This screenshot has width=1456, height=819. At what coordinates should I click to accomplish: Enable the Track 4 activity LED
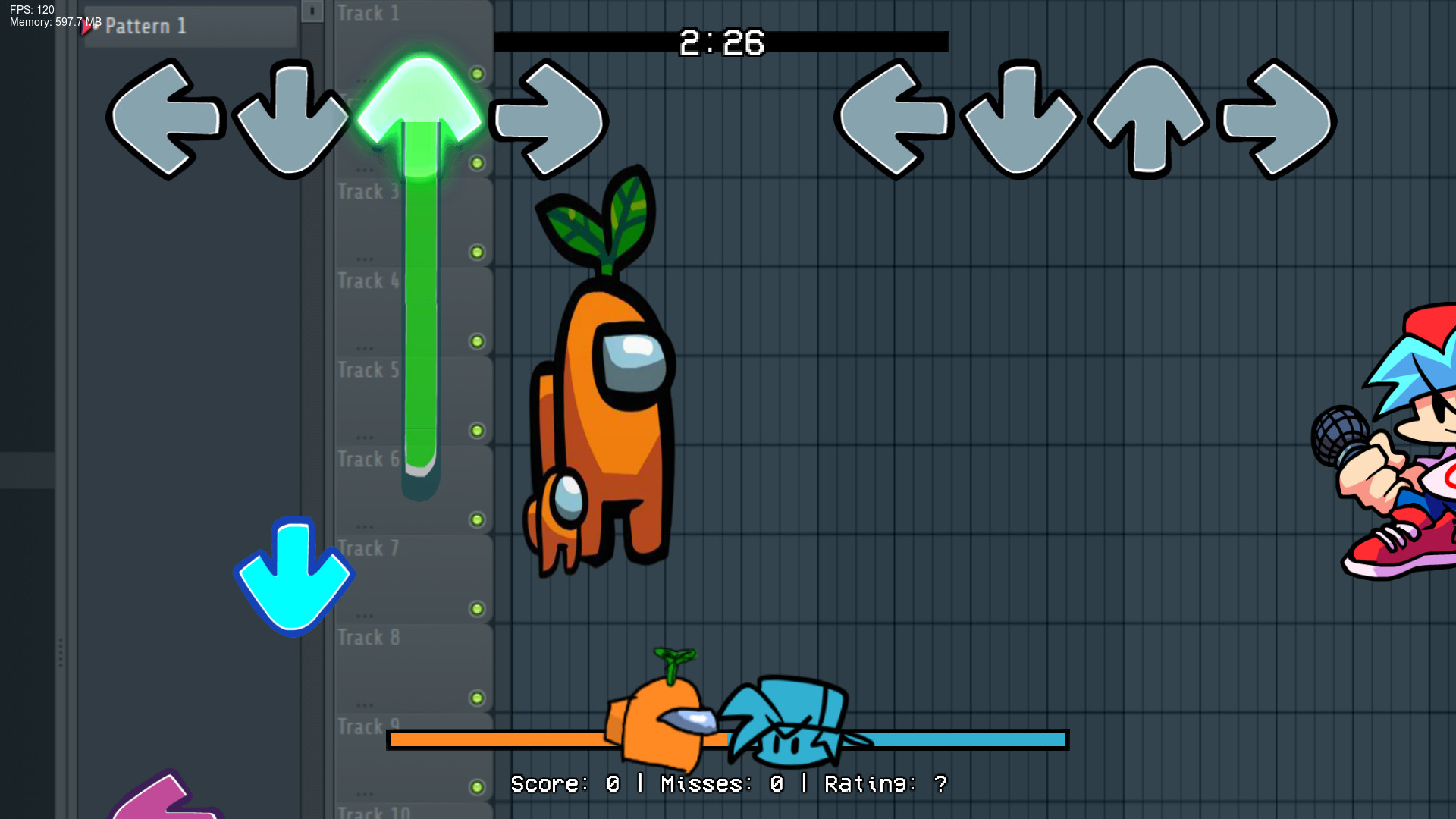point(476,340)
